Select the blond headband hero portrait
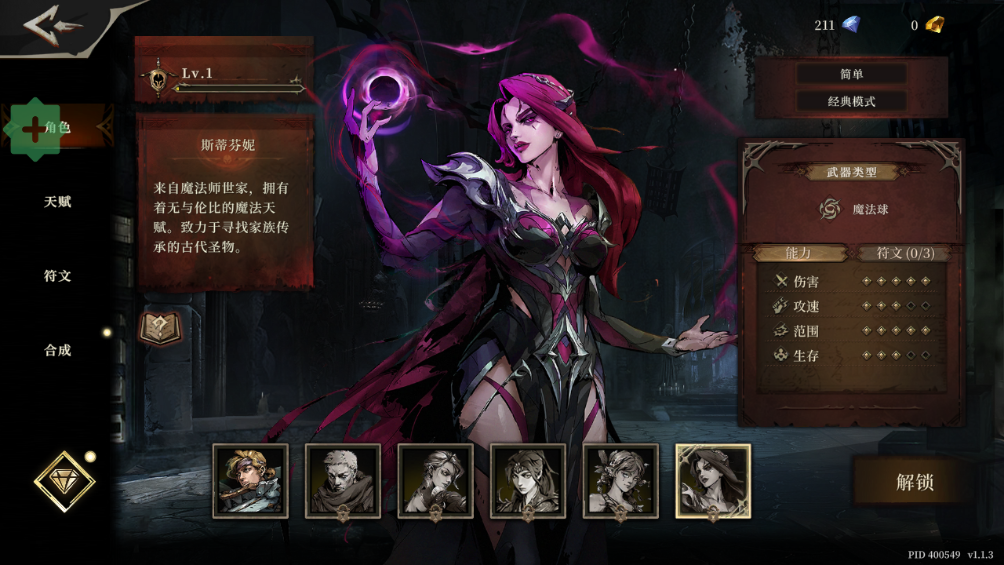1004x565 pixels. coord(250,481)
